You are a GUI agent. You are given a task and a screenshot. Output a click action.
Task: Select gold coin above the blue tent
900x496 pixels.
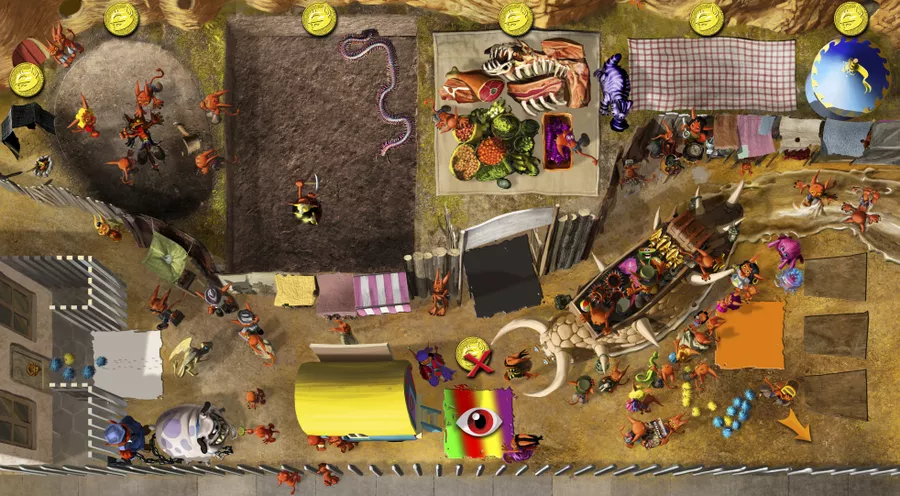click(851, 17)
